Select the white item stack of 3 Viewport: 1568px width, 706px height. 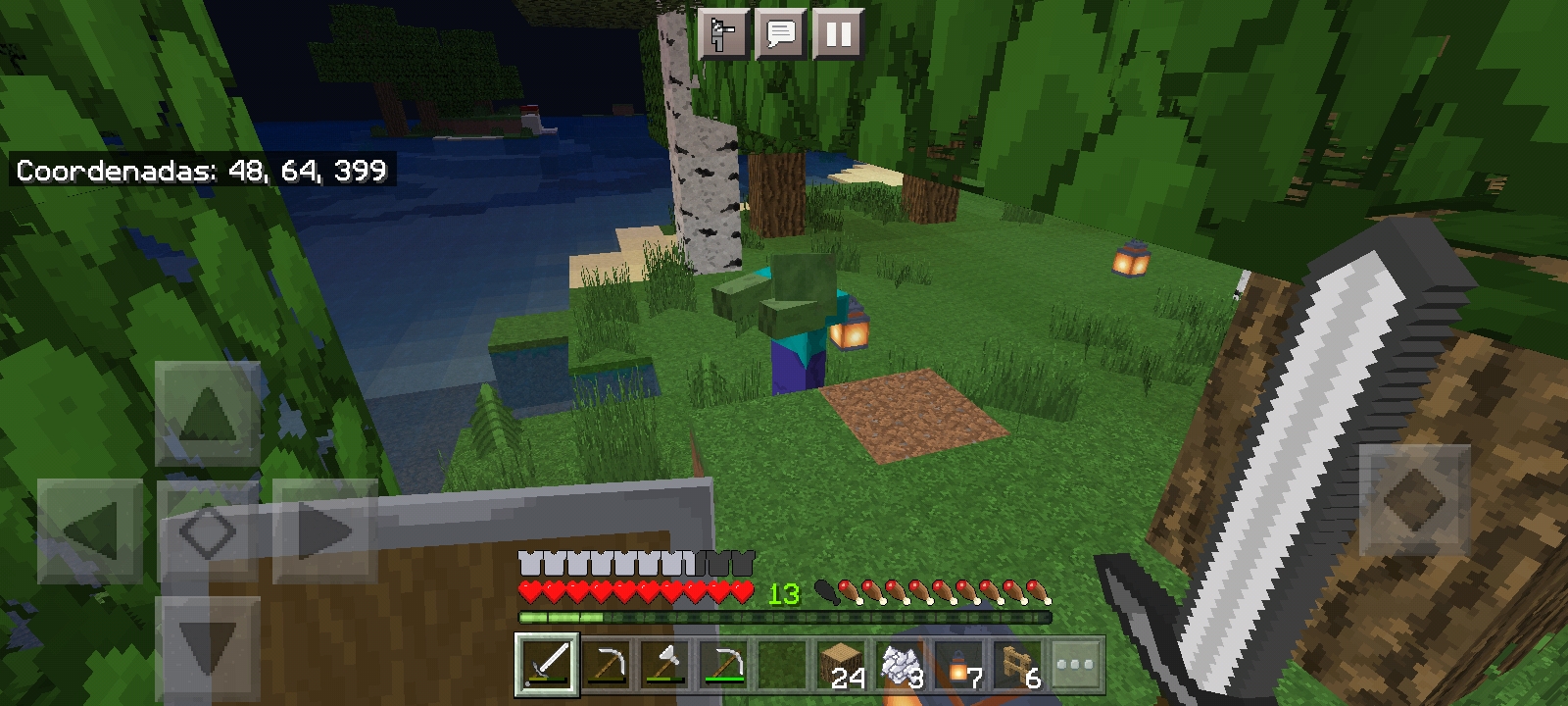tap(901, 665)
